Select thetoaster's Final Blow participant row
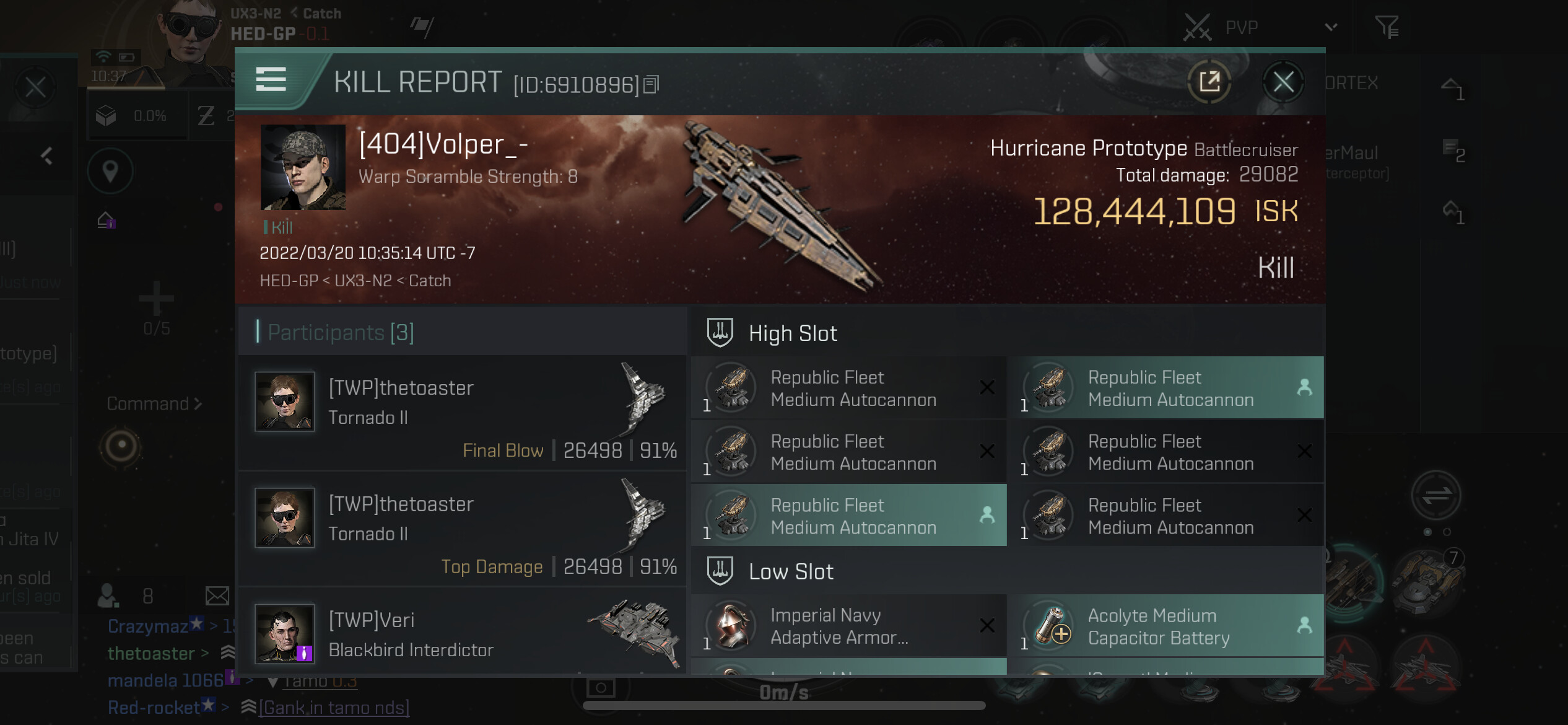The height and width of the screenshot is (725, 1568). tap(462, 412)
